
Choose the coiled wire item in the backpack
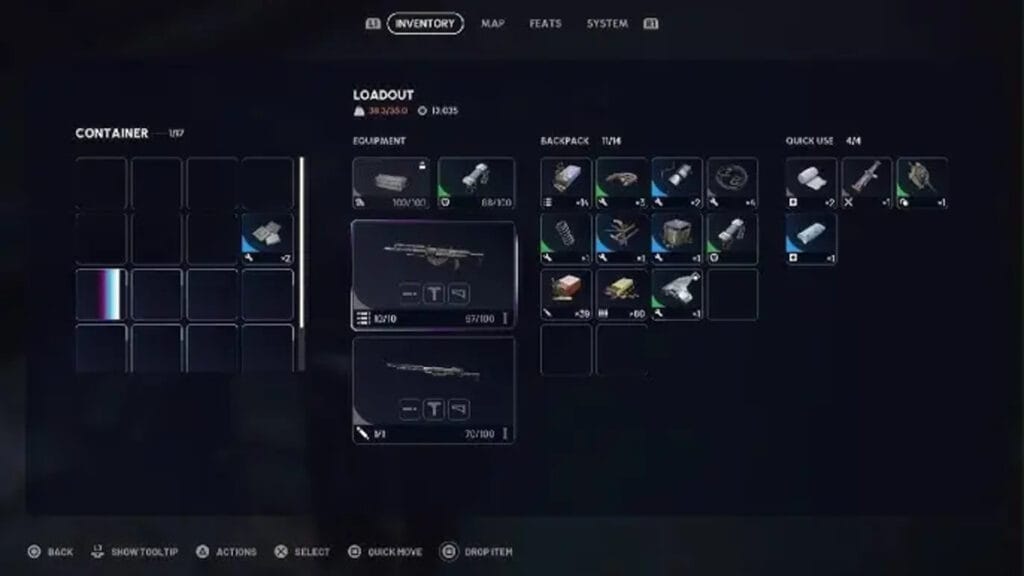732,182
